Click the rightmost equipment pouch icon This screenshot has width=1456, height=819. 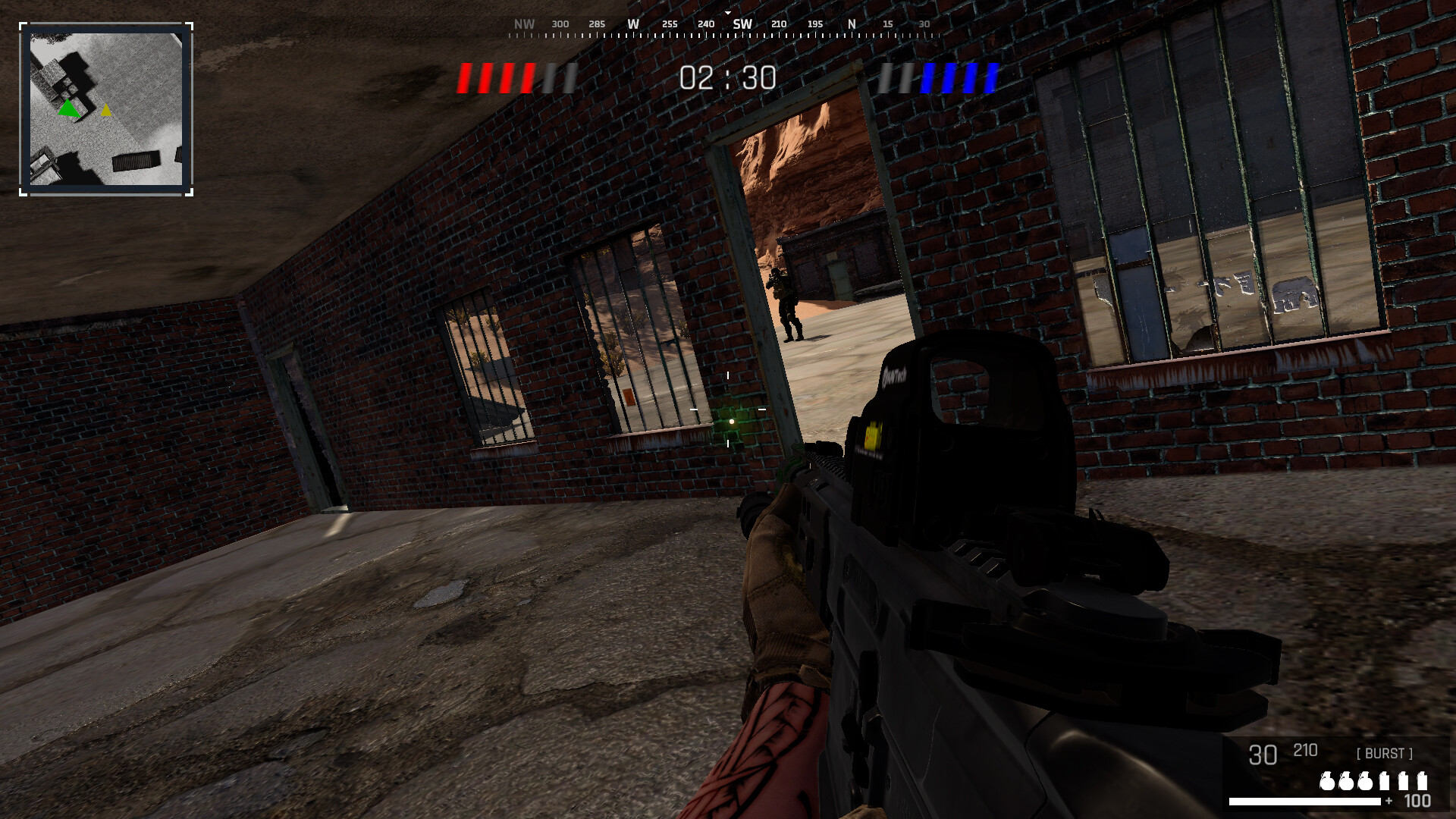pyautogui.click(x=1423, y=780)
